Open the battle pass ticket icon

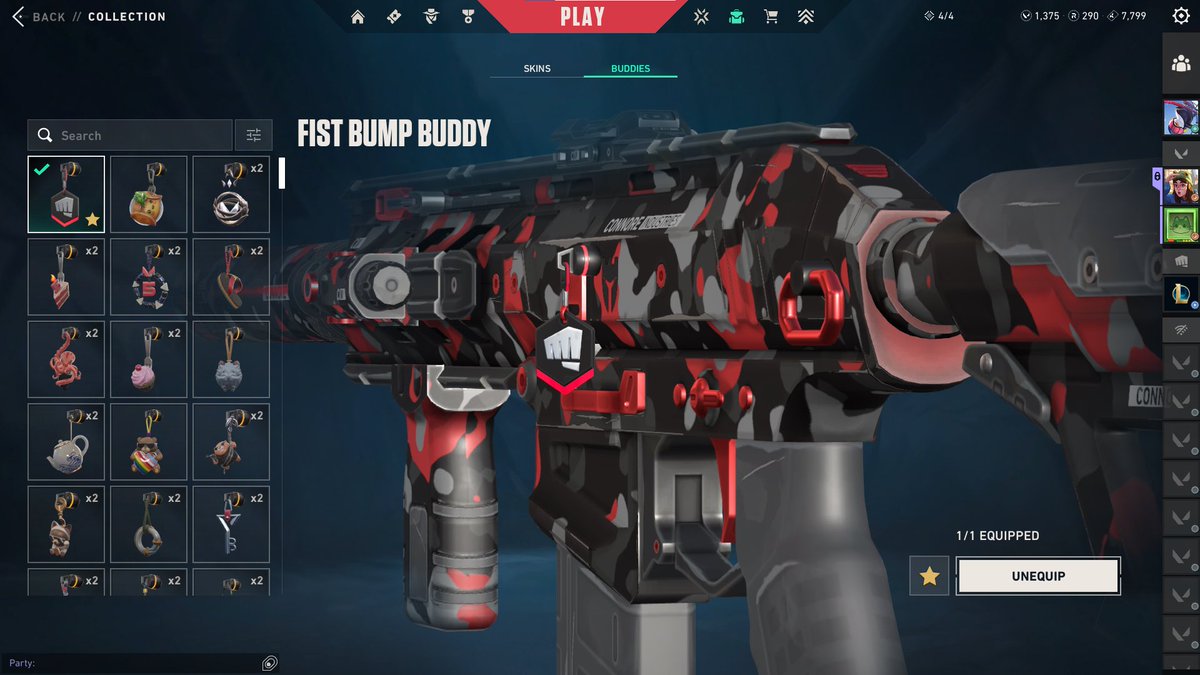tap(394, 17)
